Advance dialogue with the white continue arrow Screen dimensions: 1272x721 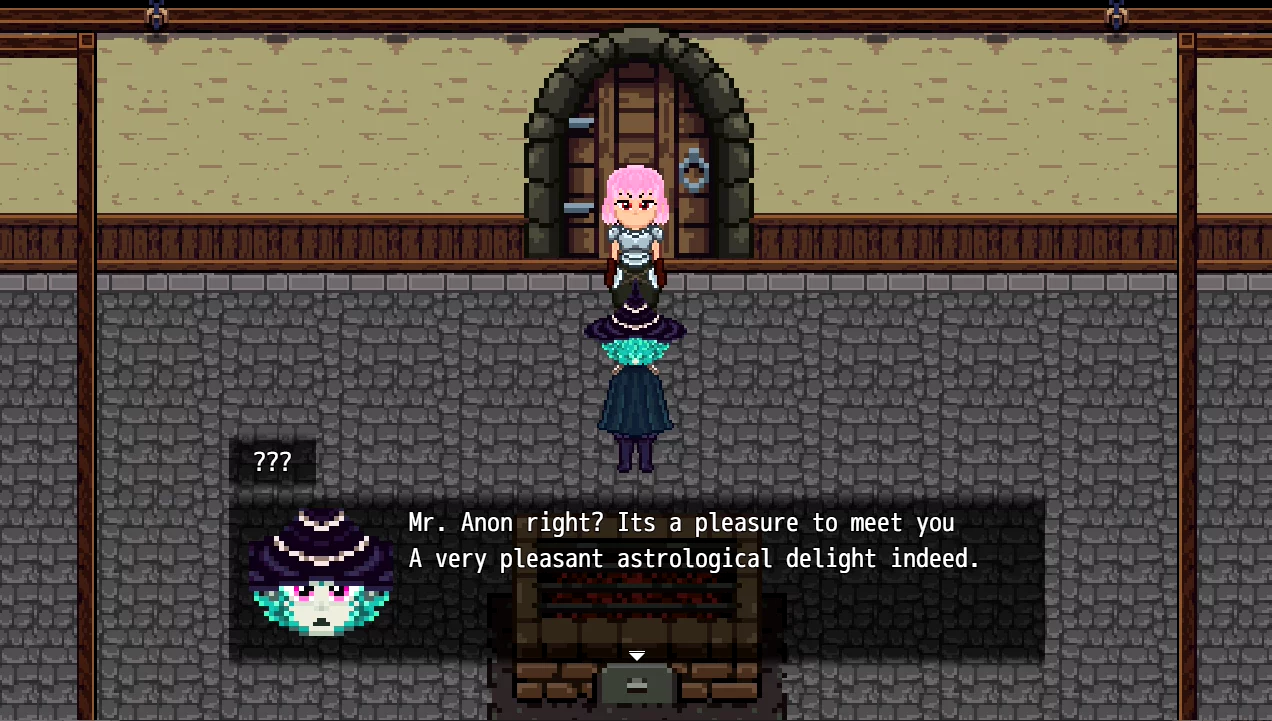coord(636,656)
